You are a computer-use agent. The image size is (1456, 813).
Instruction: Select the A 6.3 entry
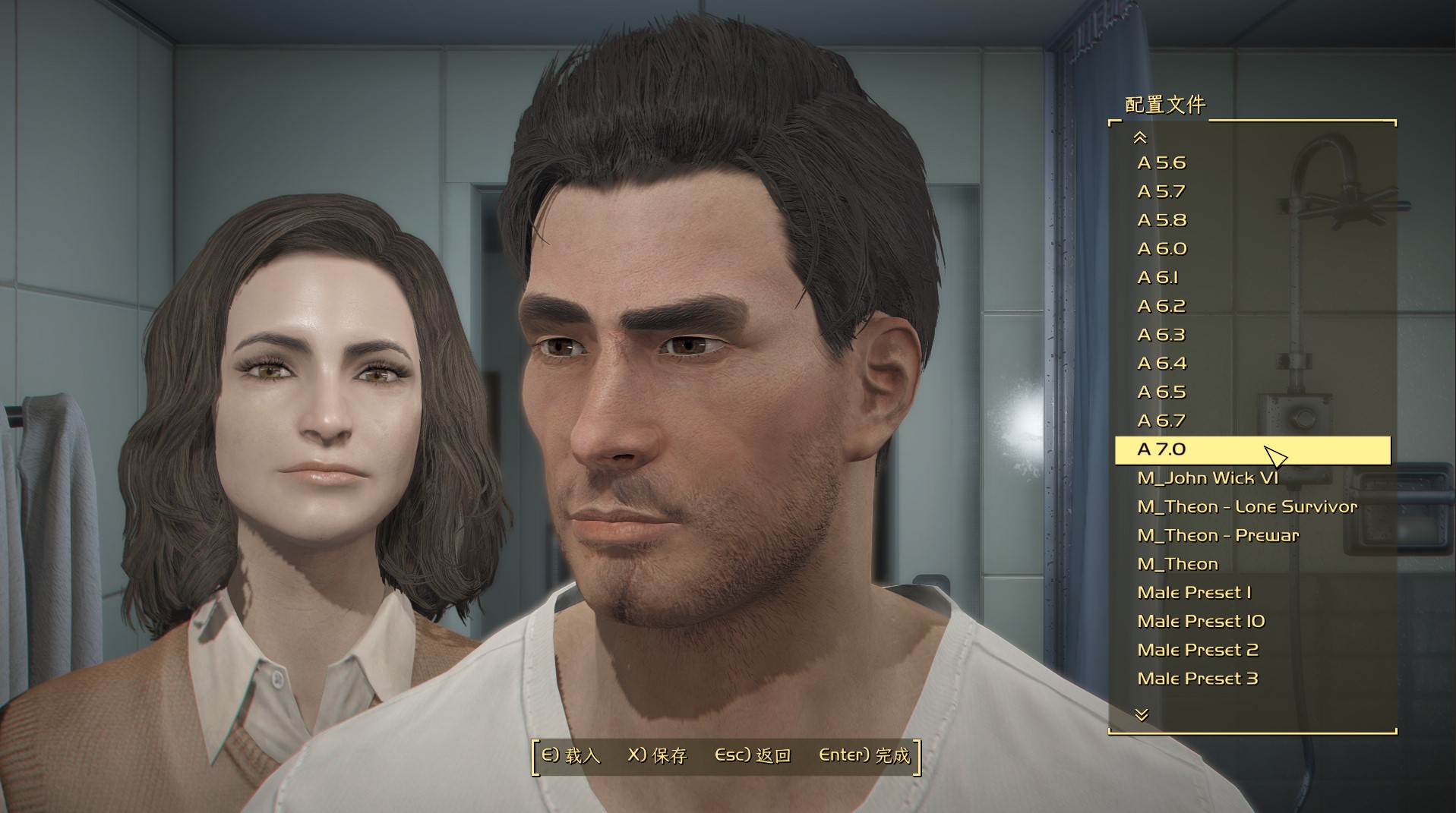point(1161,335)
